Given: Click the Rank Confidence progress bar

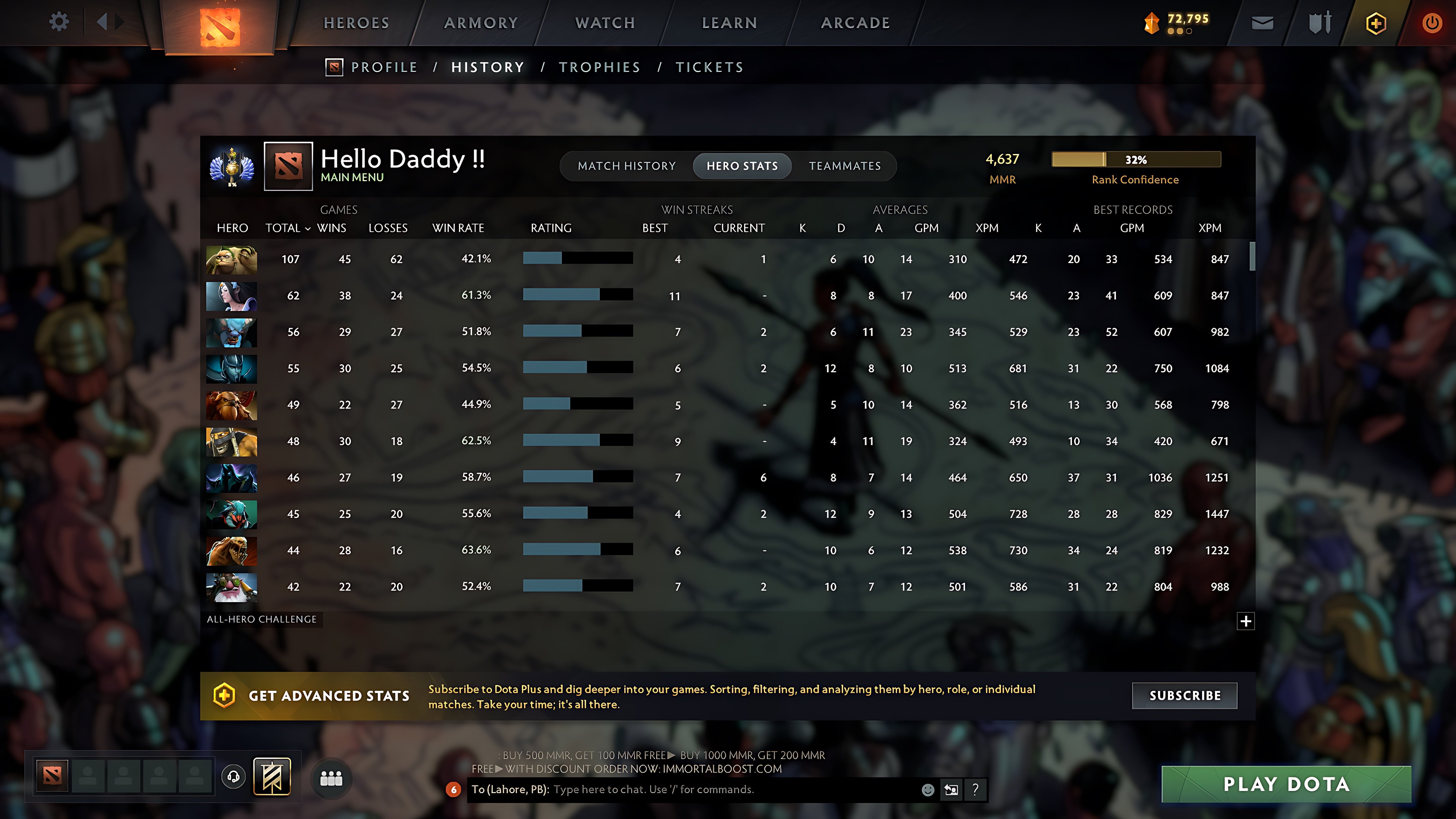Looking at the screenshot, I should [x=1135, y=159].
